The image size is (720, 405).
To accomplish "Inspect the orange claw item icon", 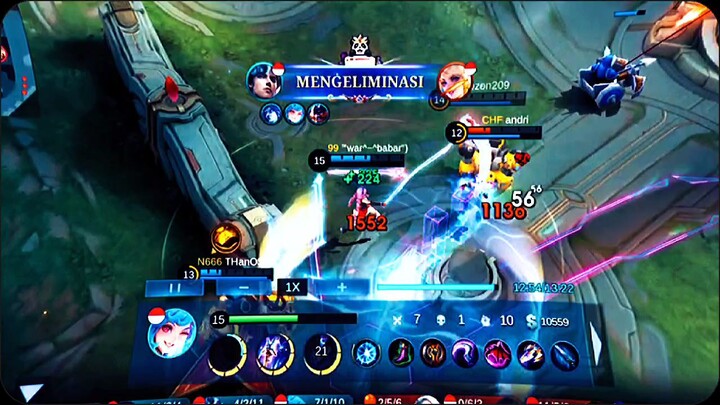I will 433,353.
